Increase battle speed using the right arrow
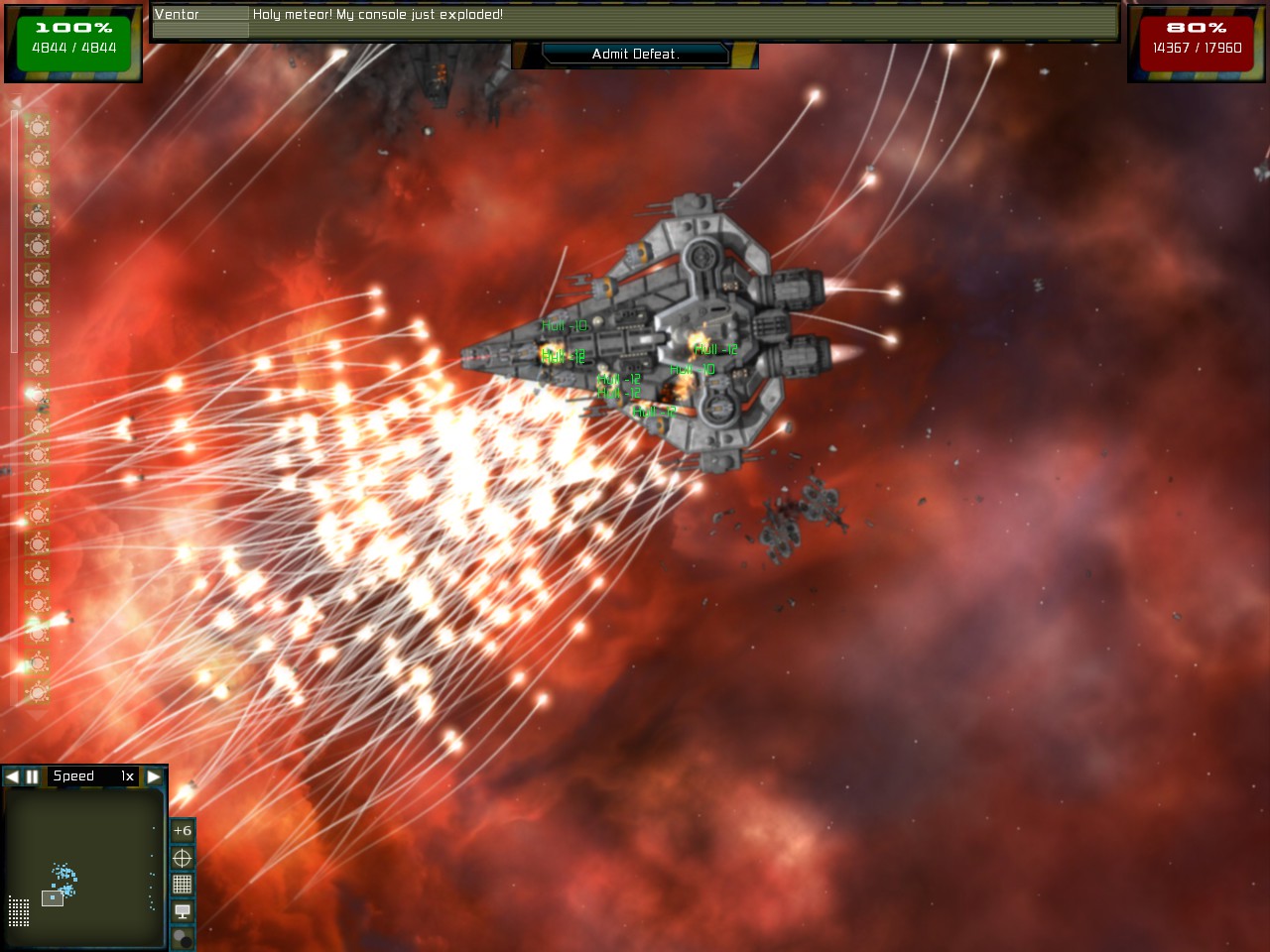Image resolution: width=1270 pixels, height=952 pixels. [x=153, y=776]
